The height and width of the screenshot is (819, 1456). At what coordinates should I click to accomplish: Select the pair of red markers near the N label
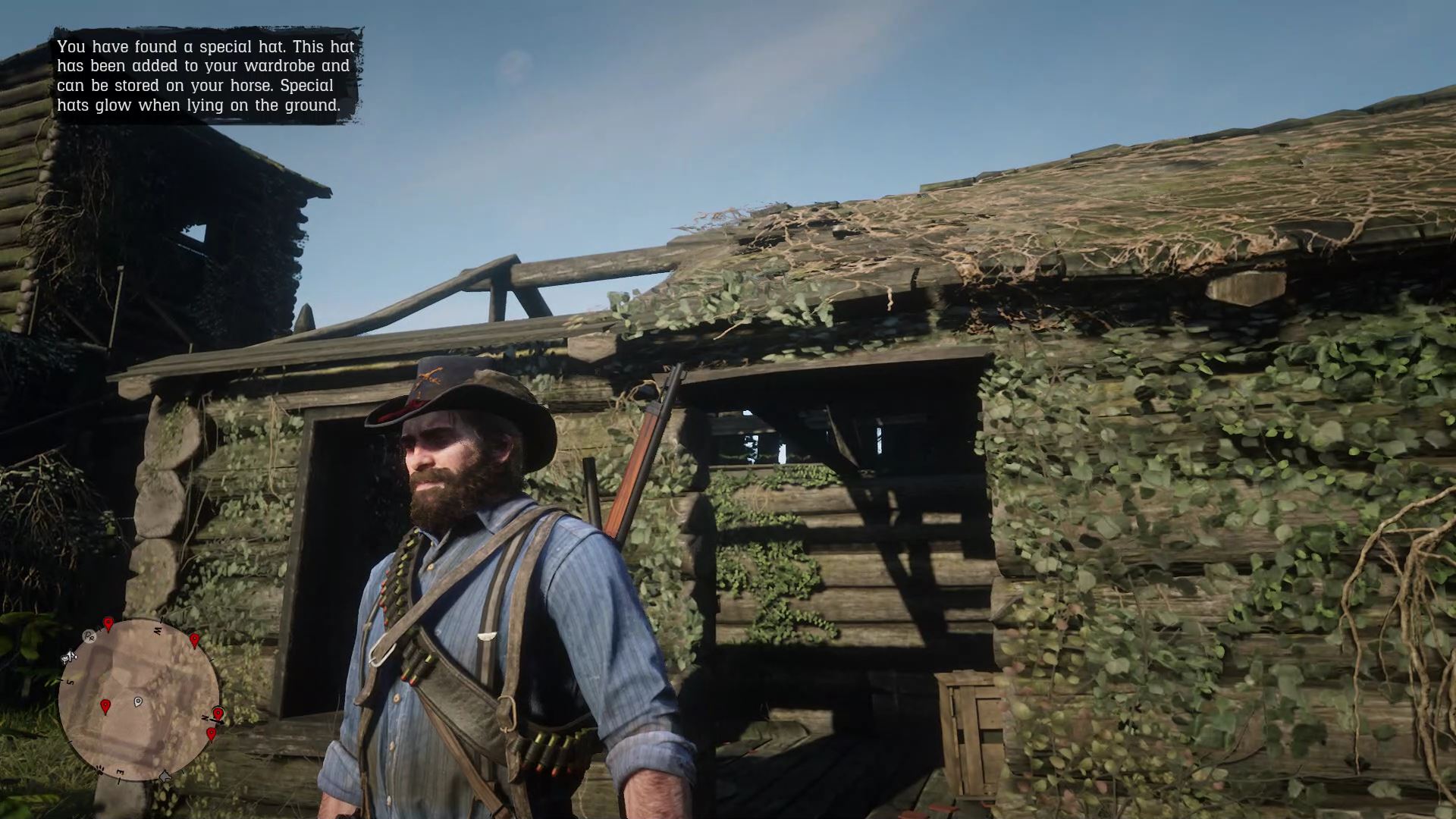click(x=215, y=724)
